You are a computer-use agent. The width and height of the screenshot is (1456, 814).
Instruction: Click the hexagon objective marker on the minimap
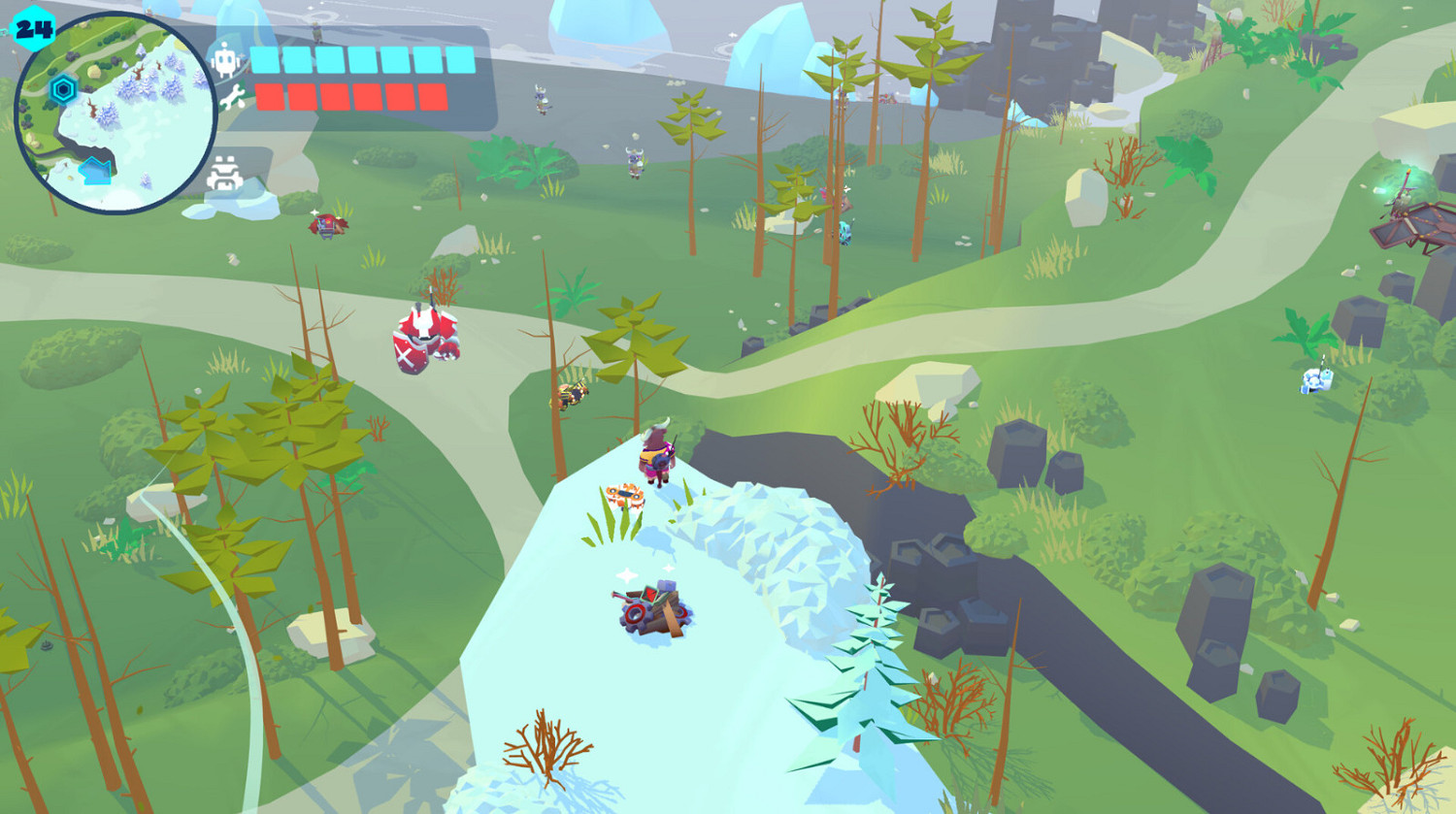pos(63,88)
